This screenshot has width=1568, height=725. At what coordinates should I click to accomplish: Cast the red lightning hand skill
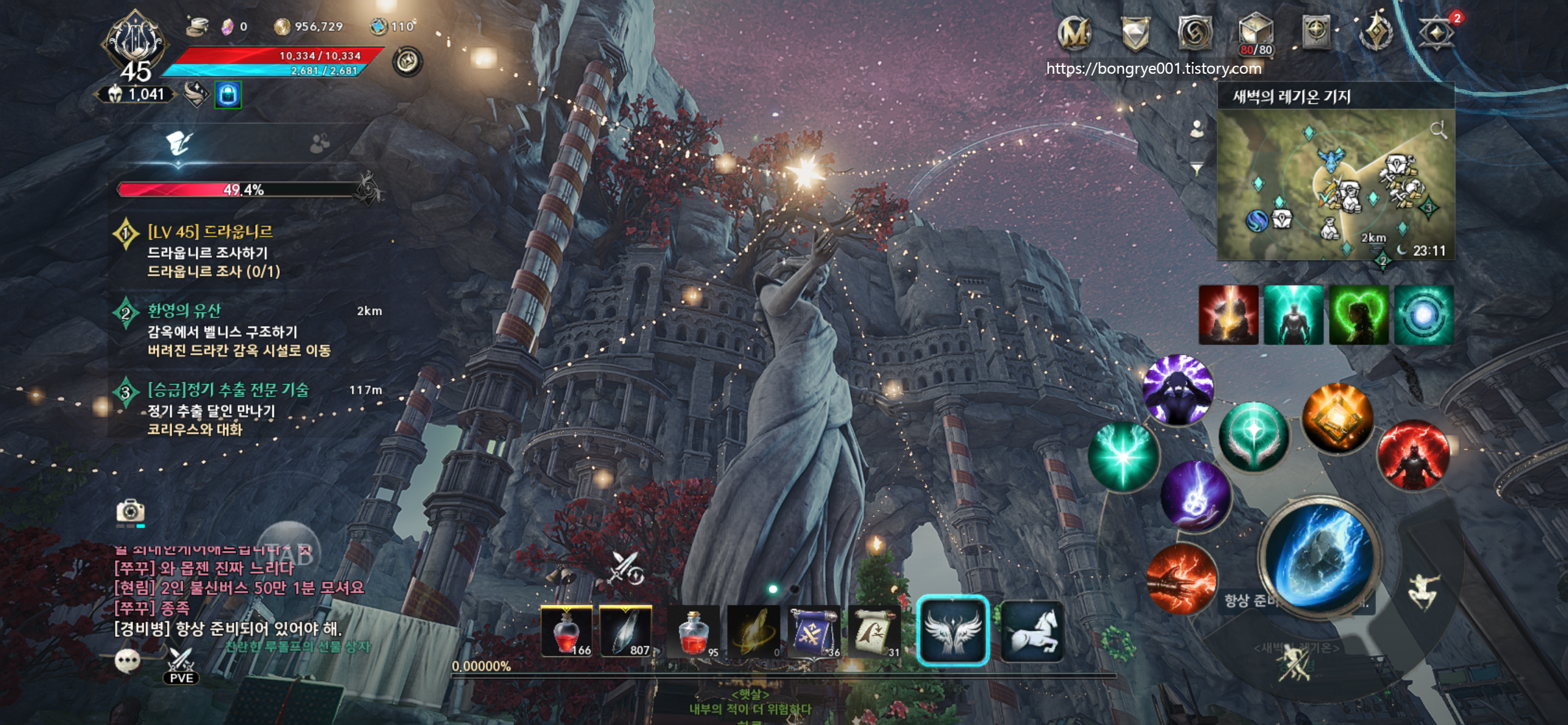(x=1182, y=578)
